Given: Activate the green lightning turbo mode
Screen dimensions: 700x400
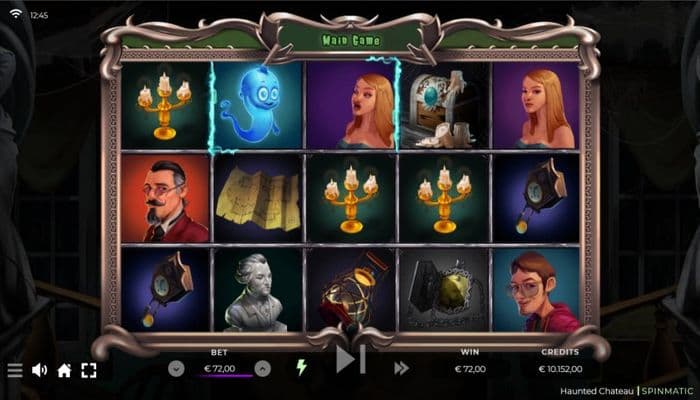Looking at the screenshot, I should point(300,367).
